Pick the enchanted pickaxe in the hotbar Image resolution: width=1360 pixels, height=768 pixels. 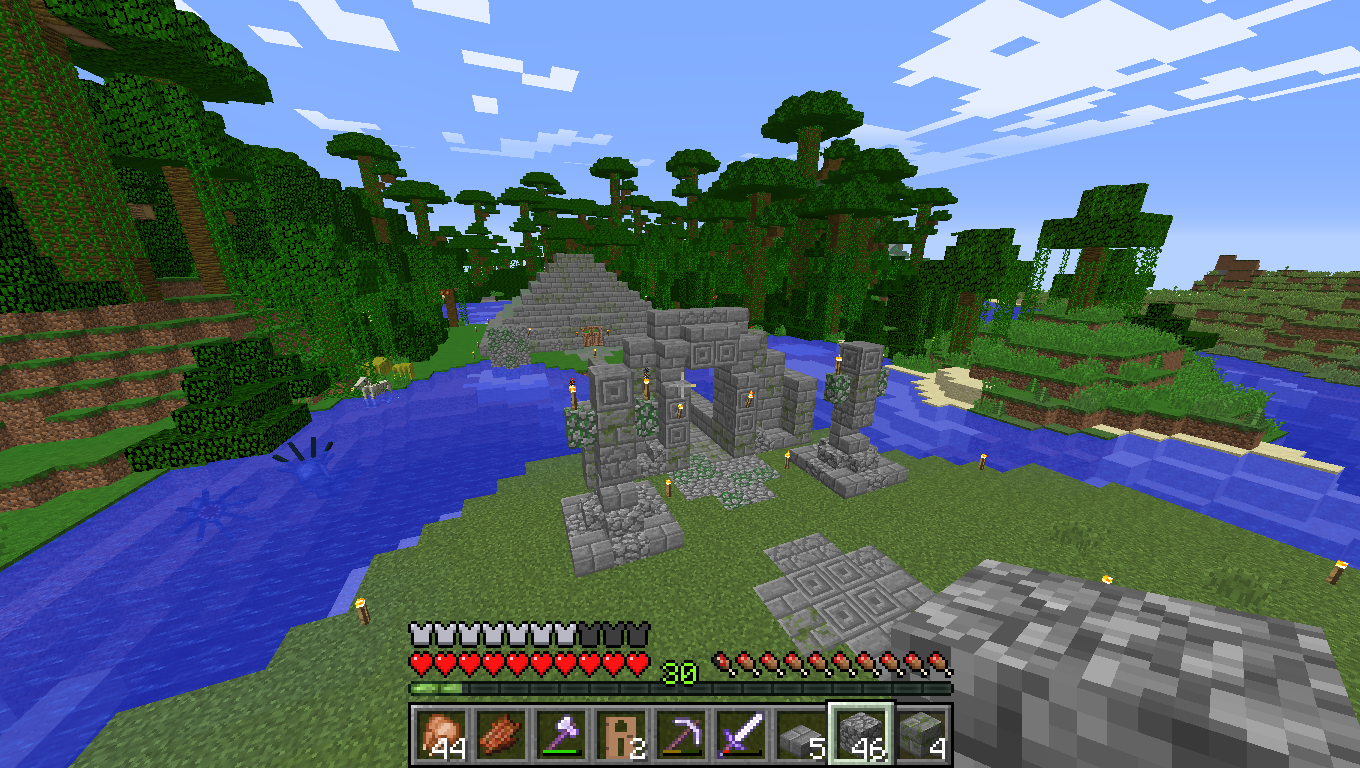680,735
